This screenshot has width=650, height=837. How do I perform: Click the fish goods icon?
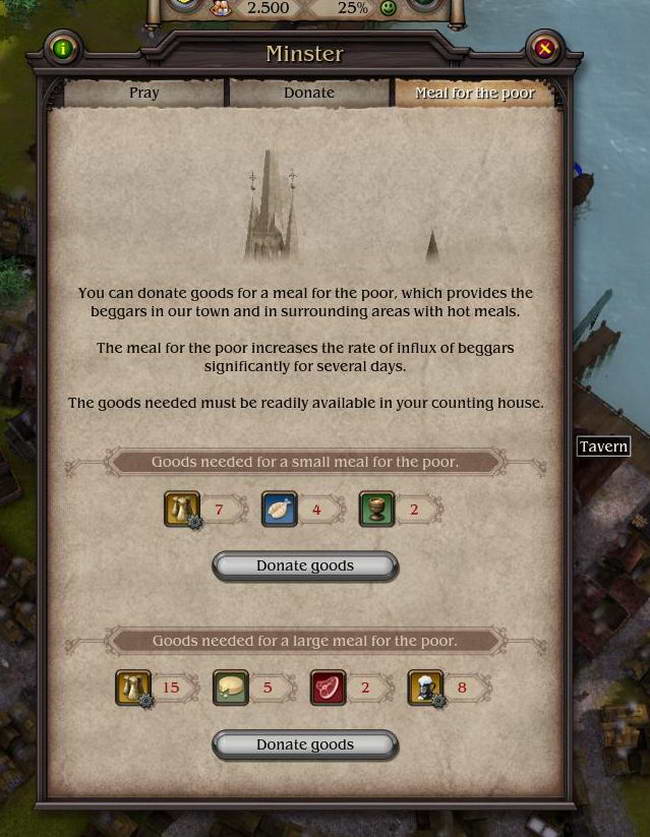click(279, 509)
